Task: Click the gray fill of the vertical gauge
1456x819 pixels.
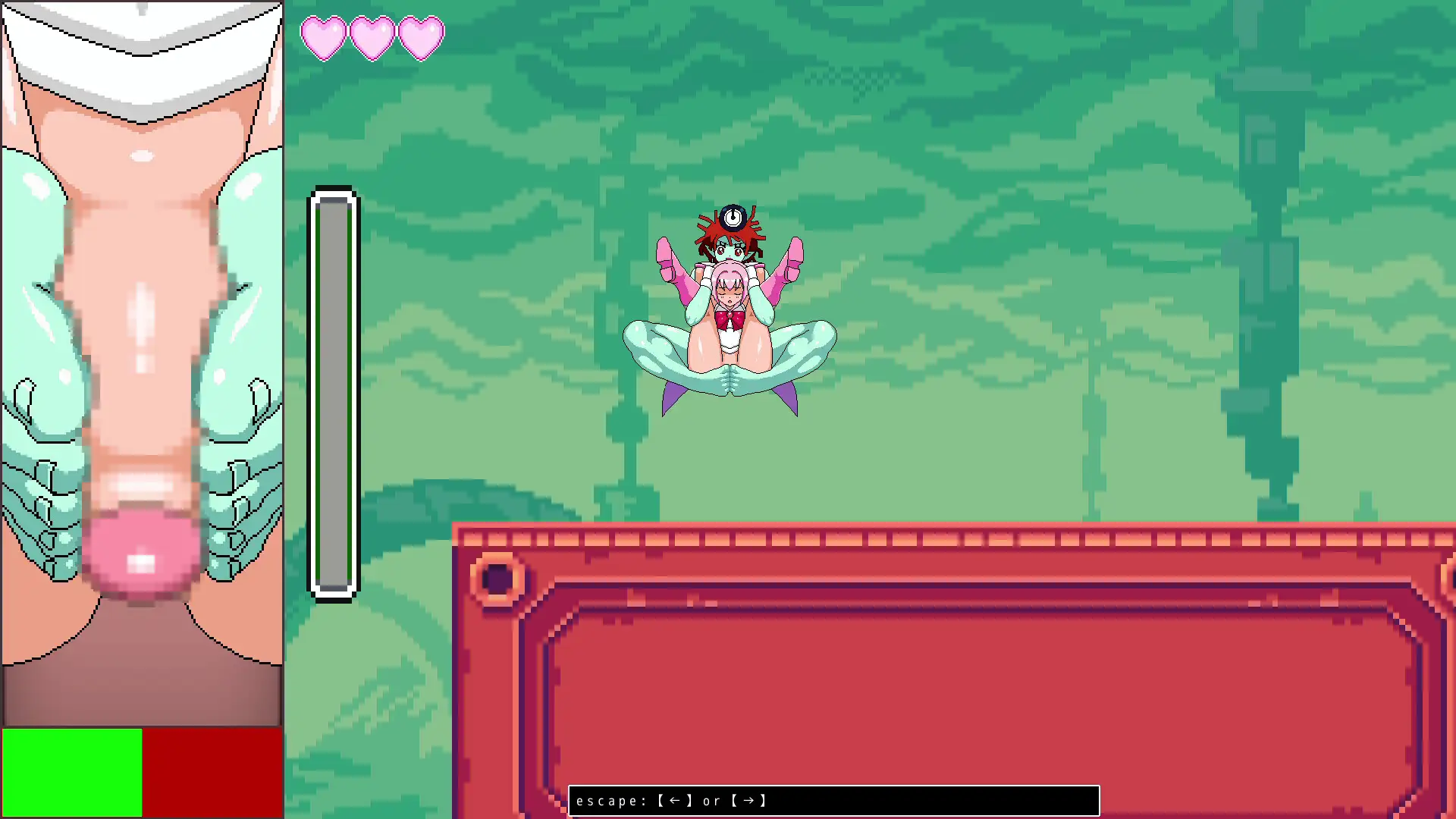Action: pos(334,394)
